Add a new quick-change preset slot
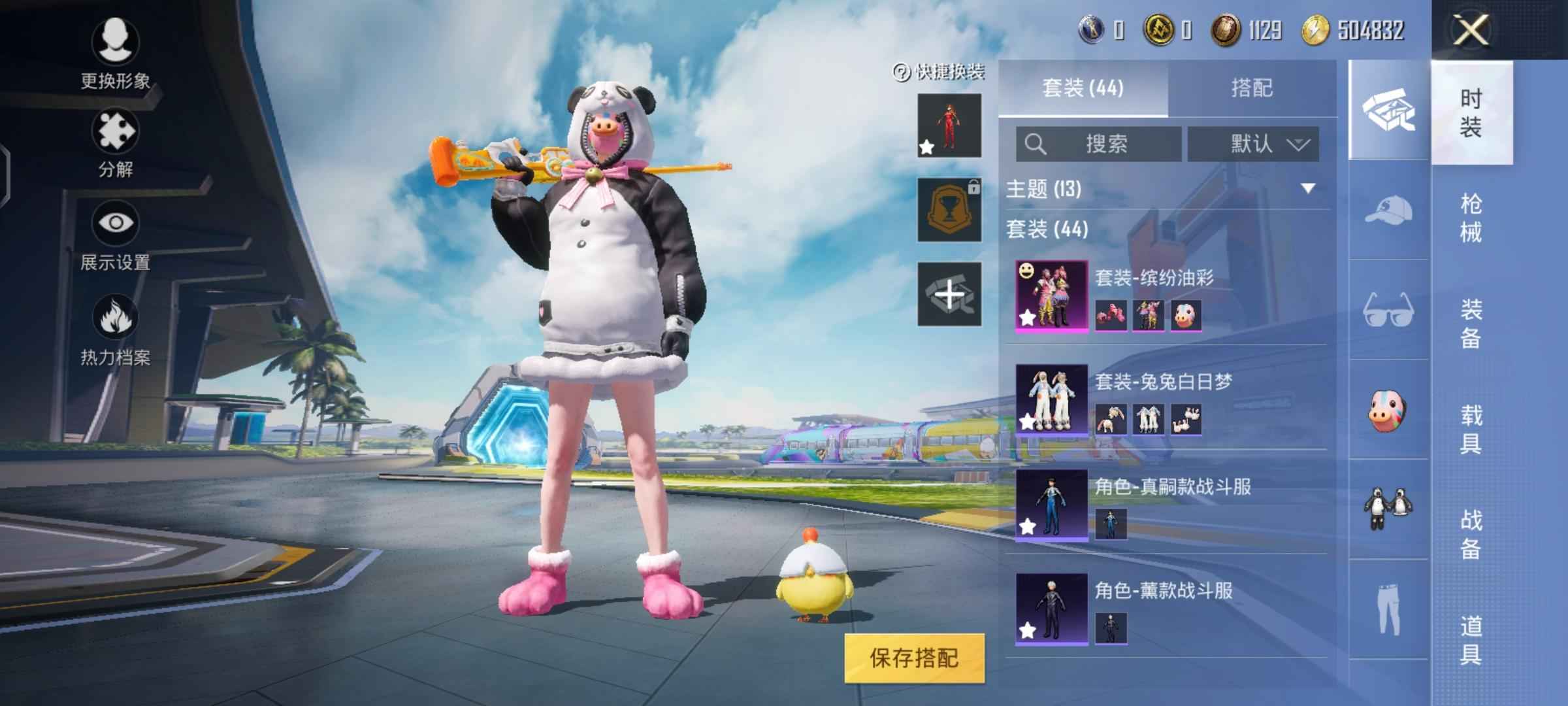The height and width of the screenshot is (706, 1568). click(x=949, y=294)
